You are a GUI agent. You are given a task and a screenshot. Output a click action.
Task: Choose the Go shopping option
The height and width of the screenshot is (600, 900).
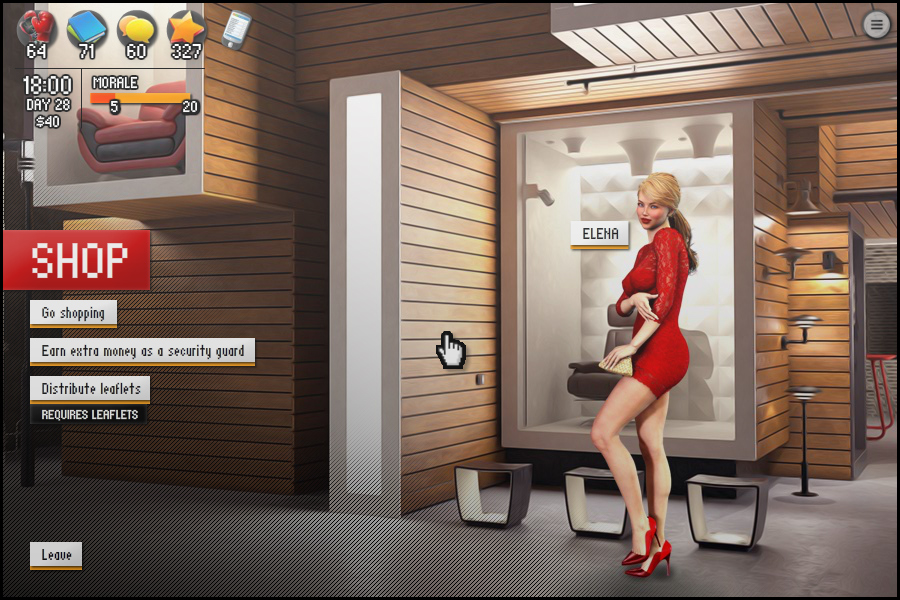73,313
